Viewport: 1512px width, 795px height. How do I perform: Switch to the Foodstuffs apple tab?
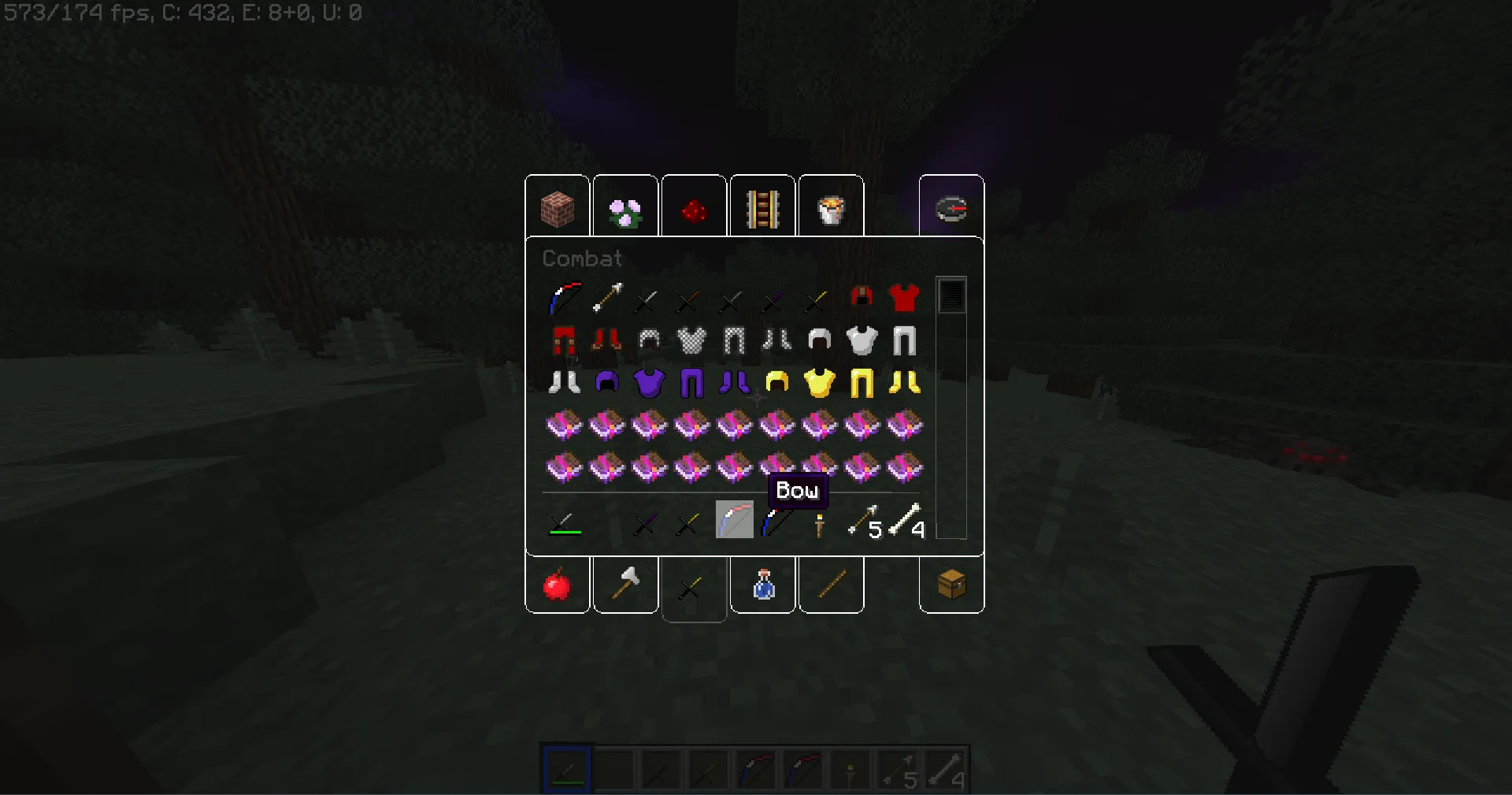557,585
